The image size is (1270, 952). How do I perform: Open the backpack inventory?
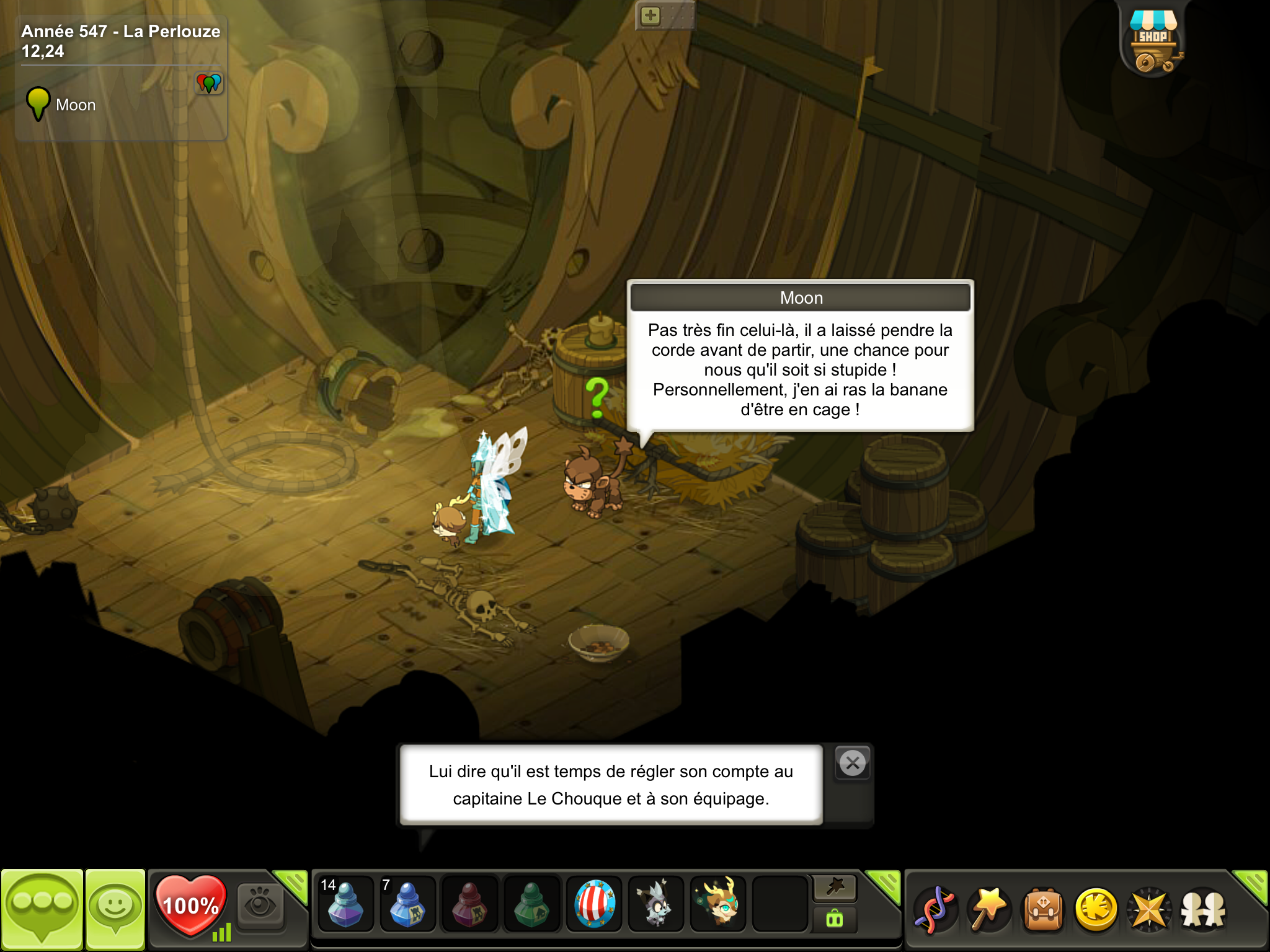click(x=1043, y=909)
